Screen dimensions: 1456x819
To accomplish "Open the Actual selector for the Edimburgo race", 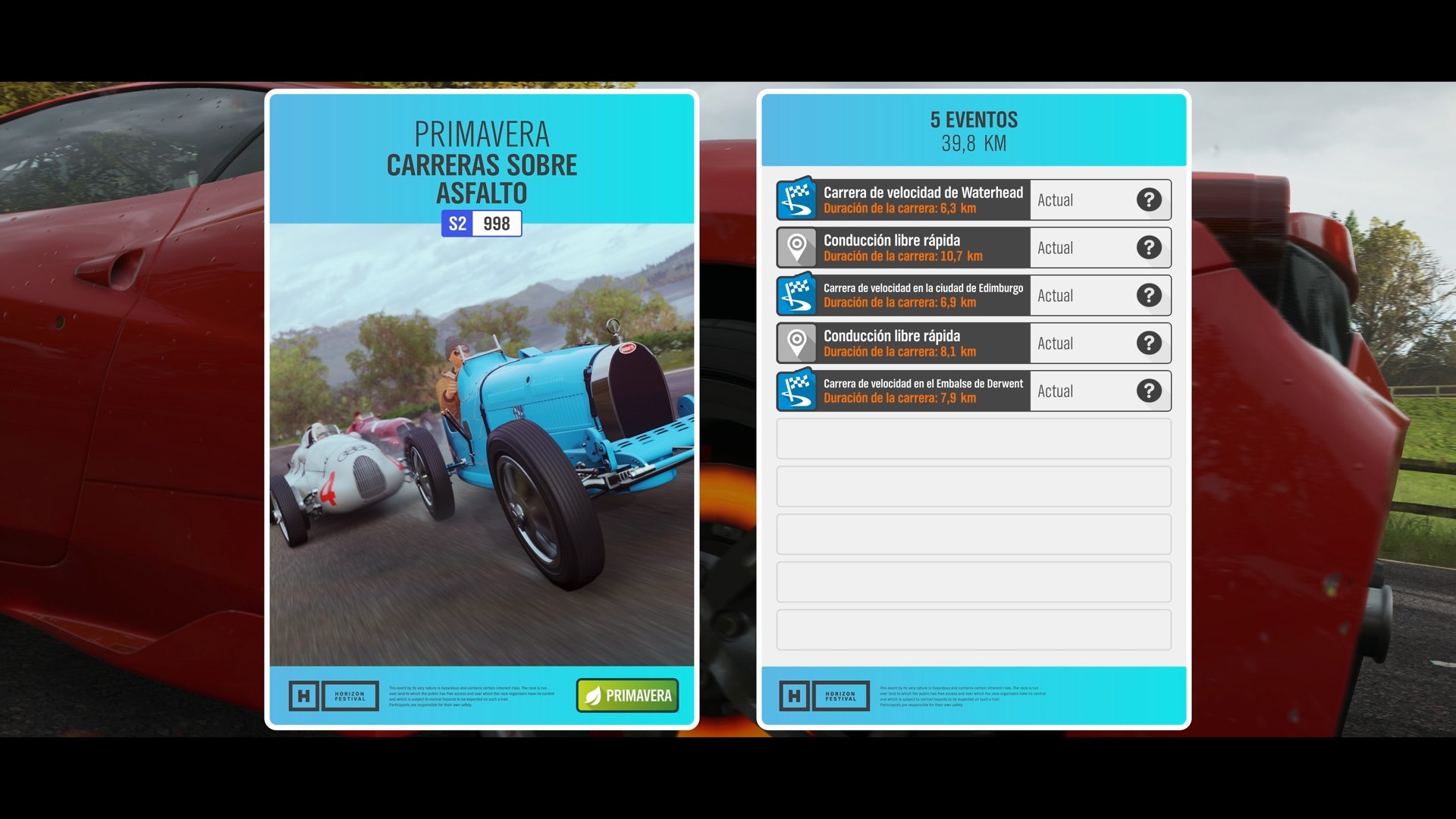I will 1077,295.
